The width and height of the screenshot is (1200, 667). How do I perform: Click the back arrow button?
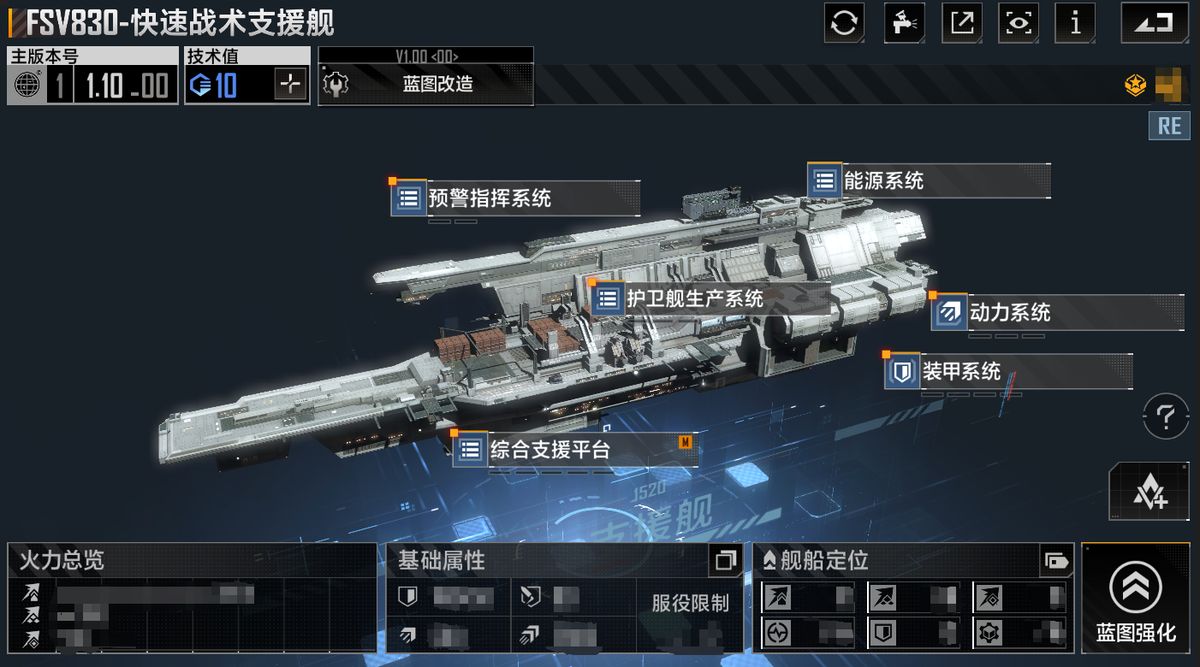pyautogui.click(x=1153, y=23)
